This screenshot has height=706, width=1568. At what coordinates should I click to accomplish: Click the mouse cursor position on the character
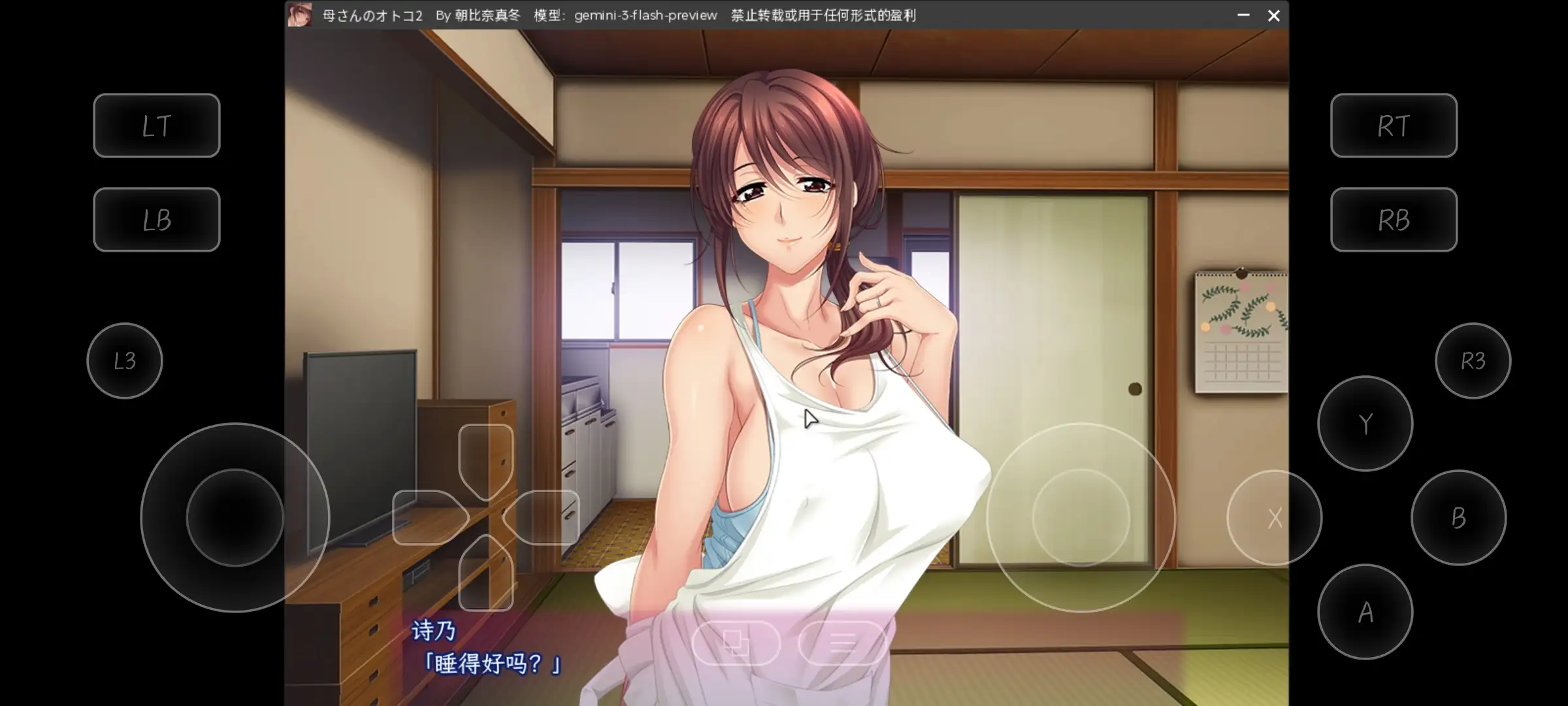point(809,418)
